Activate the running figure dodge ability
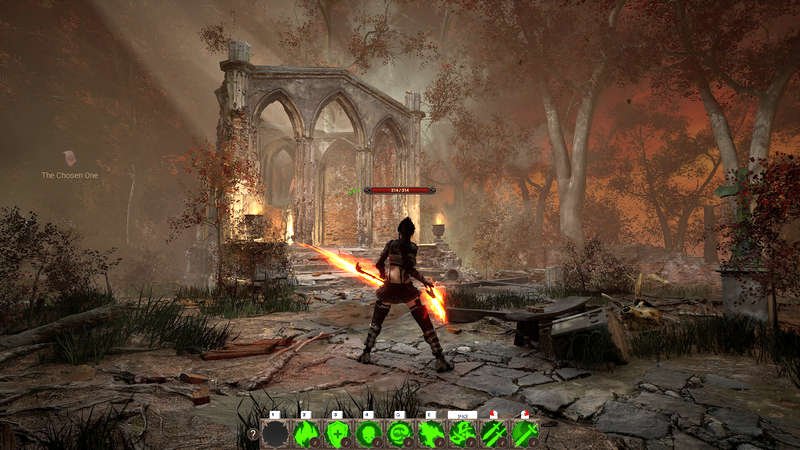The height and width of the screenshot is (450, 800). click(x=462, y=434)
